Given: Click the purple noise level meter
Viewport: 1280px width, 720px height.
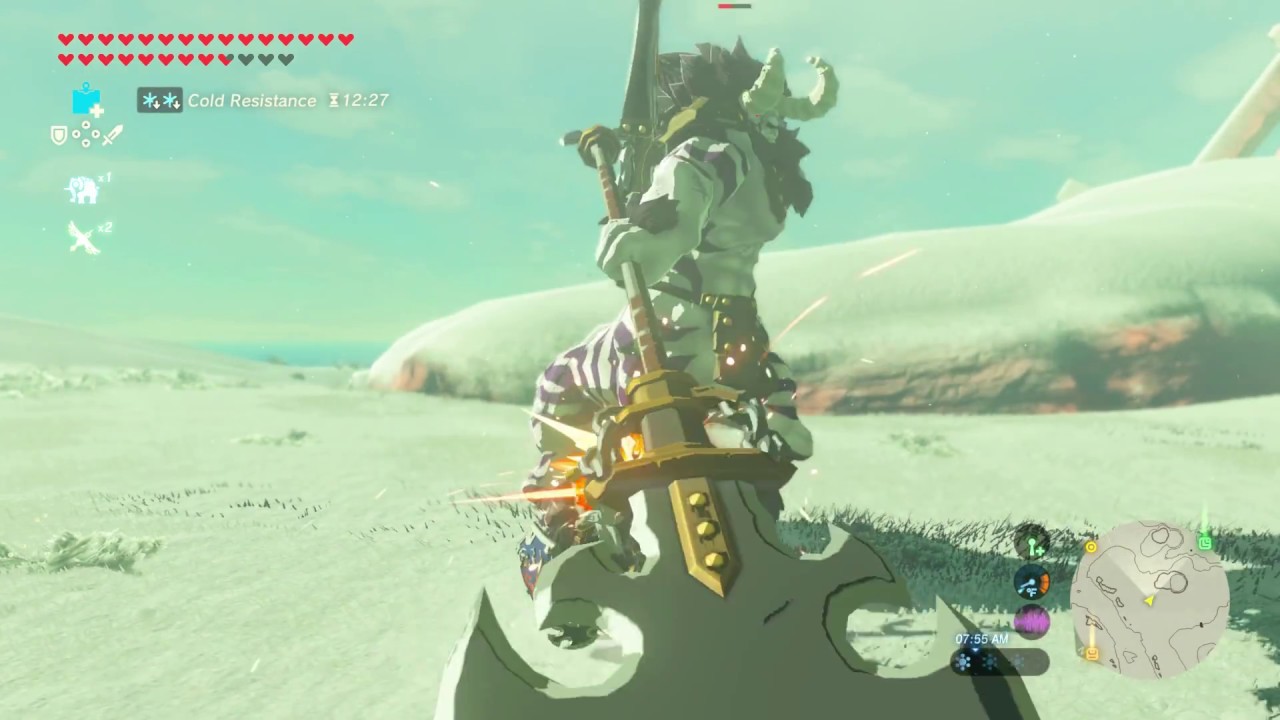Looking at the screenshot, I should 1032,623.
